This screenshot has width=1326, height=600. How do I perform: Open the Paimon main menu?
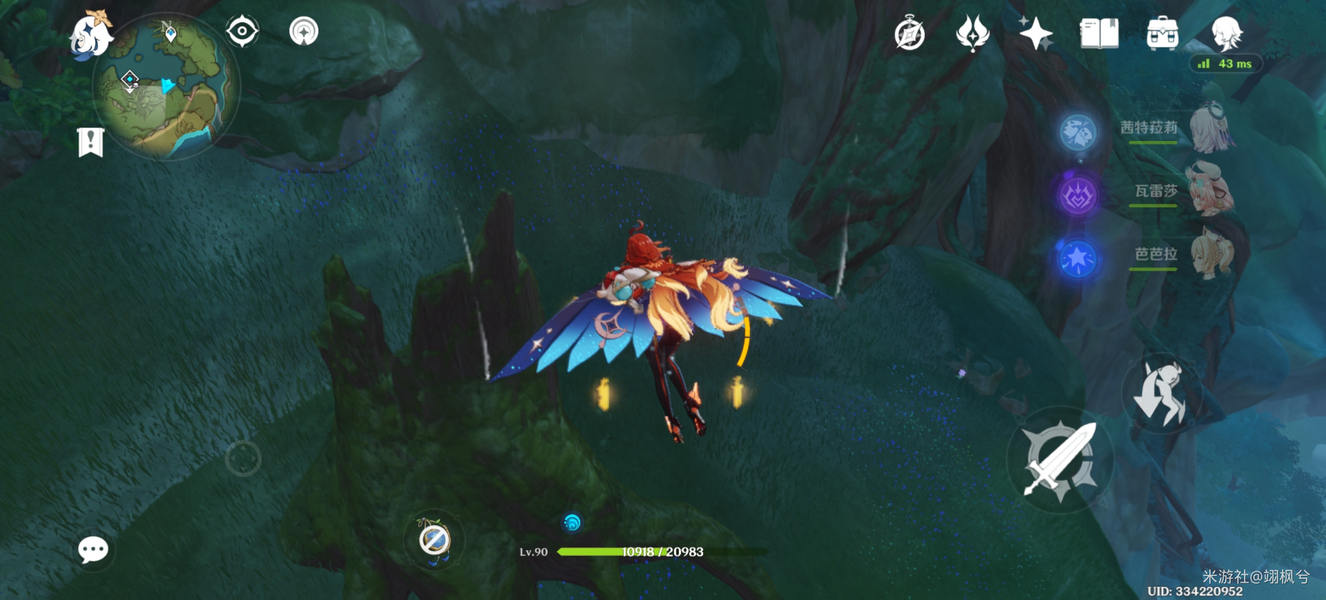(x=90, y=33)
